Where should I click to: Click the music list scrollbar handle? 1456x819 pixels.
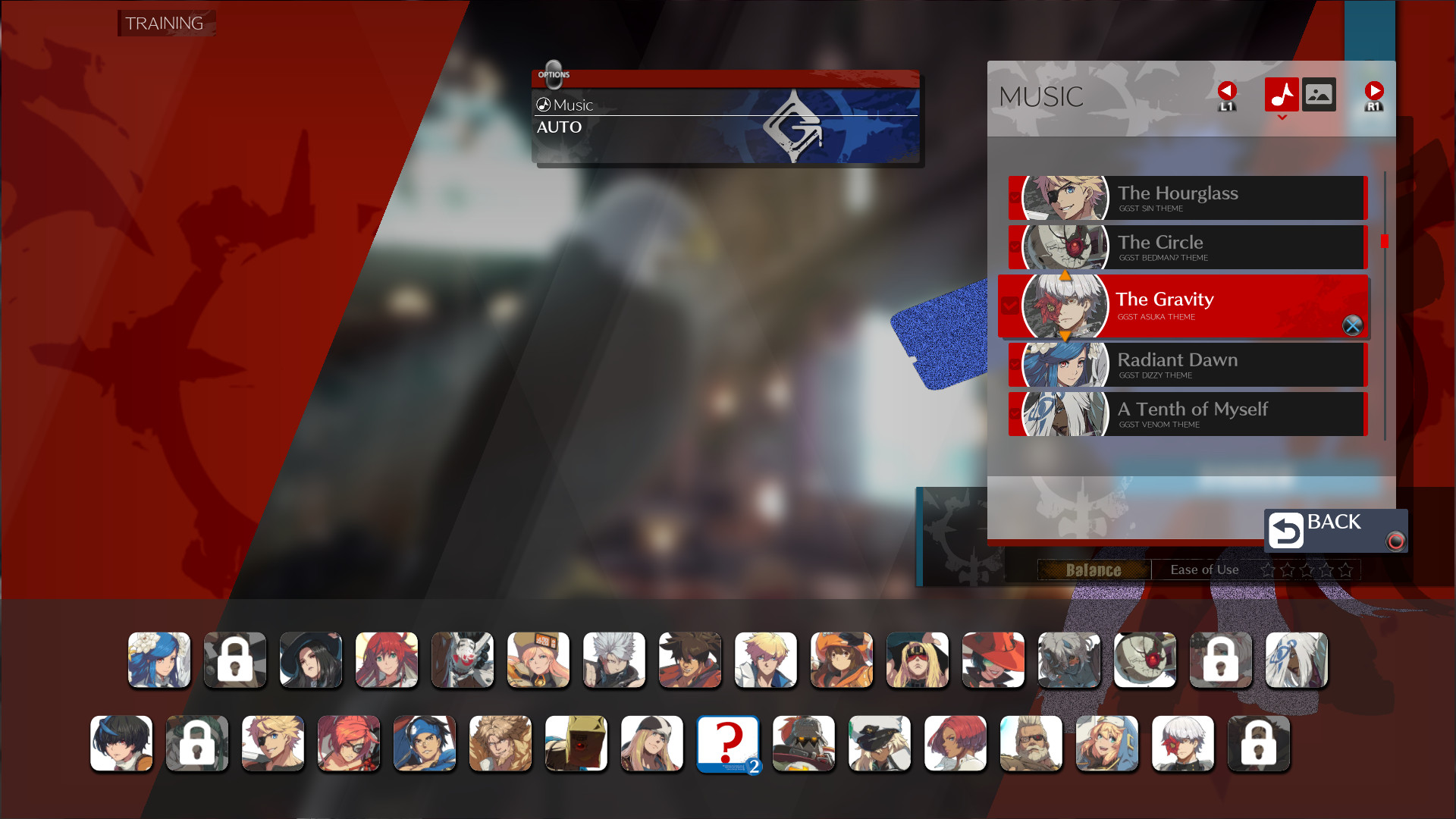coord(1385,241)
